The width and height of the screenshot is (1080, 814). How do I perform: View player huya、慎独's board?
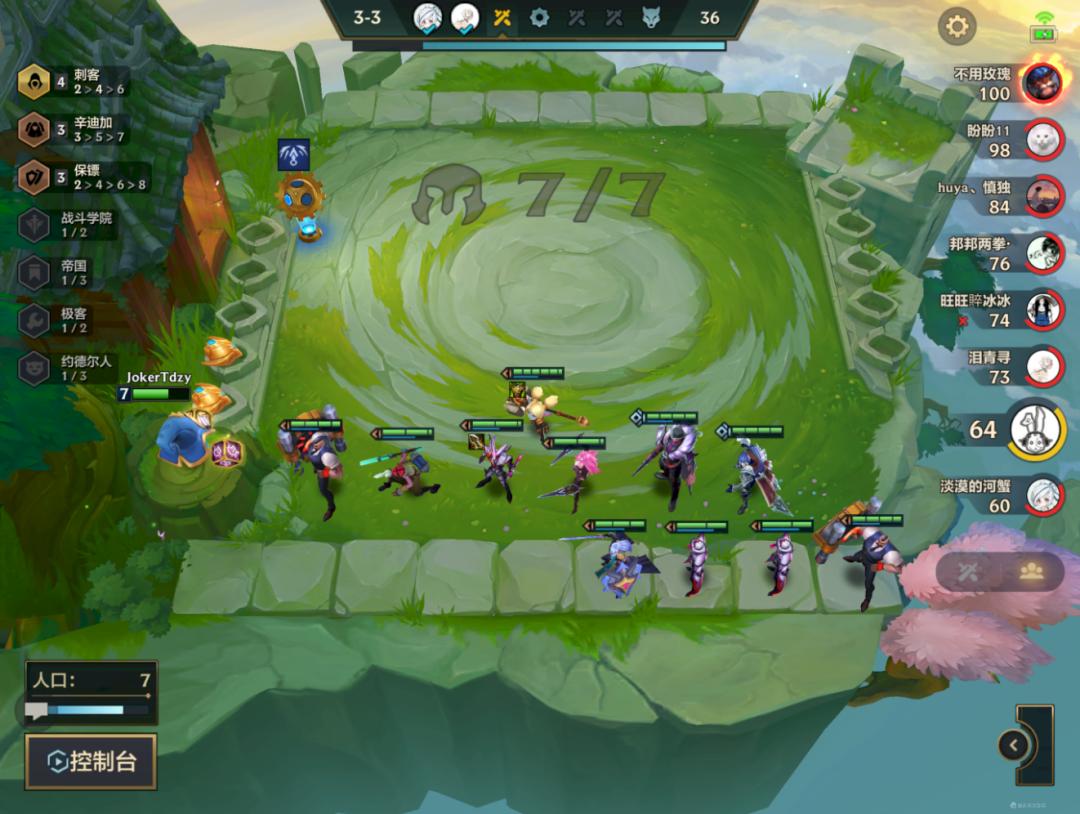click(x=1043, y=196)
